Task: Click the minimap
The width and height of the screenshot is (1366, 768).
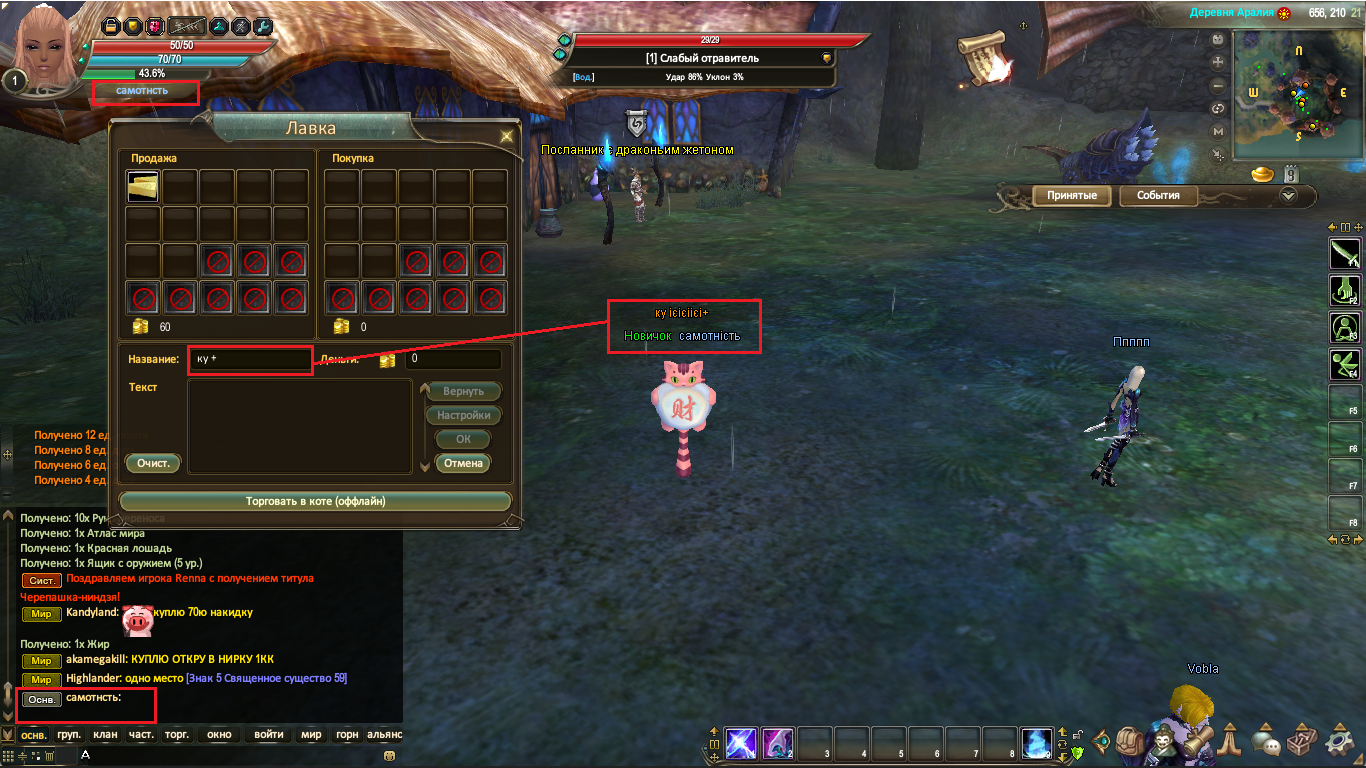Action: (1296, 96)
